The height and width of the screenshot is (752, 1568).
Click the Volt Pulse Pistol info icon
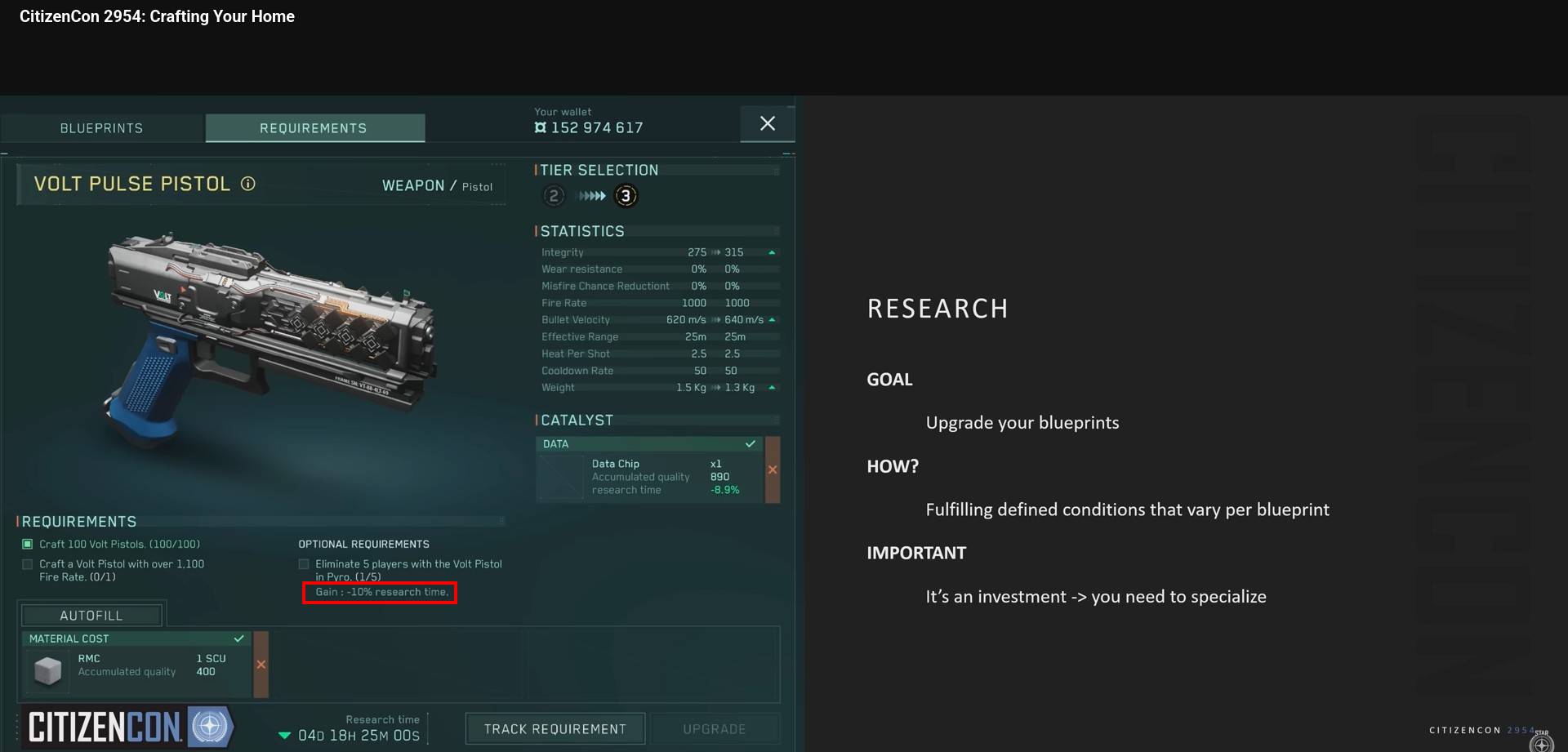tap(248, 184)
